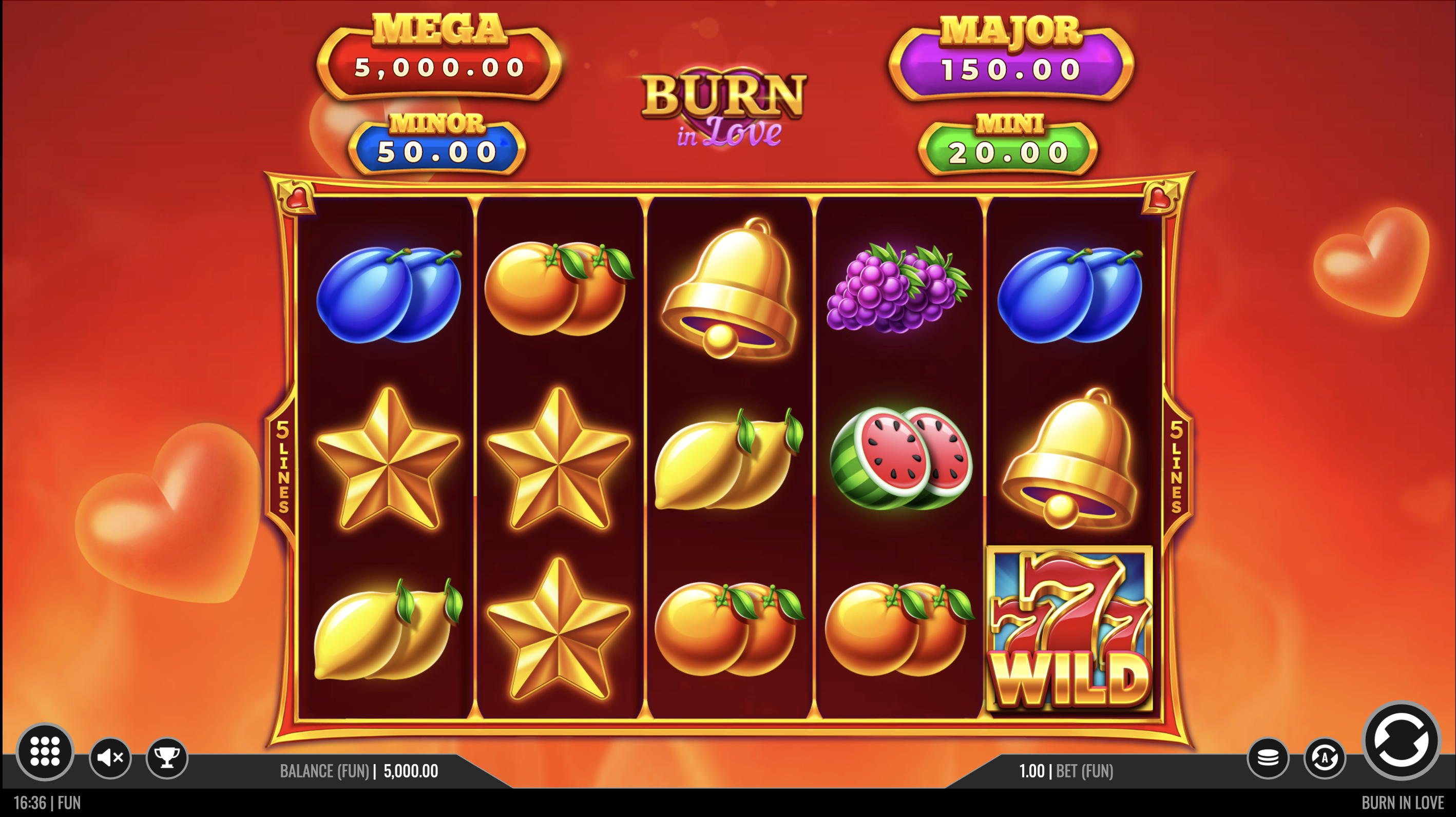Toggle the muted speaker sound button

[x=110, y=757]
